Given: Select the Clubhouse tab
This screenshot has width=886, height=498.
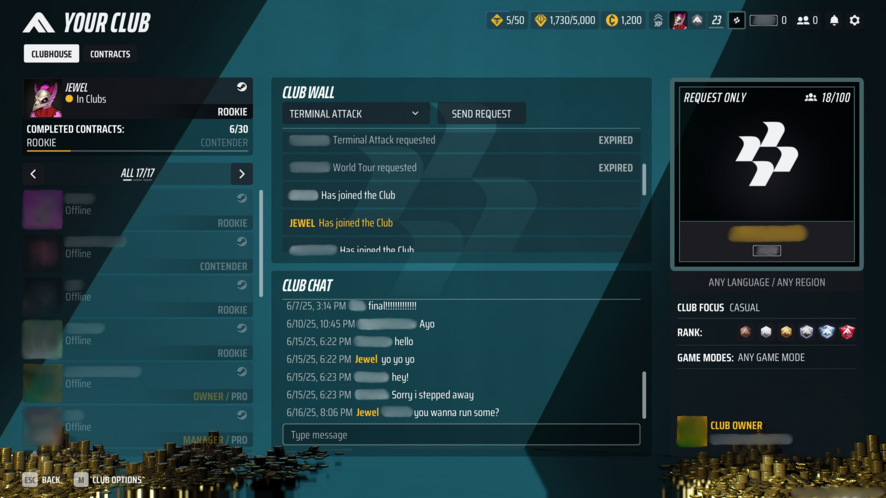Looking at the screenshot, I should coord(52,54).
